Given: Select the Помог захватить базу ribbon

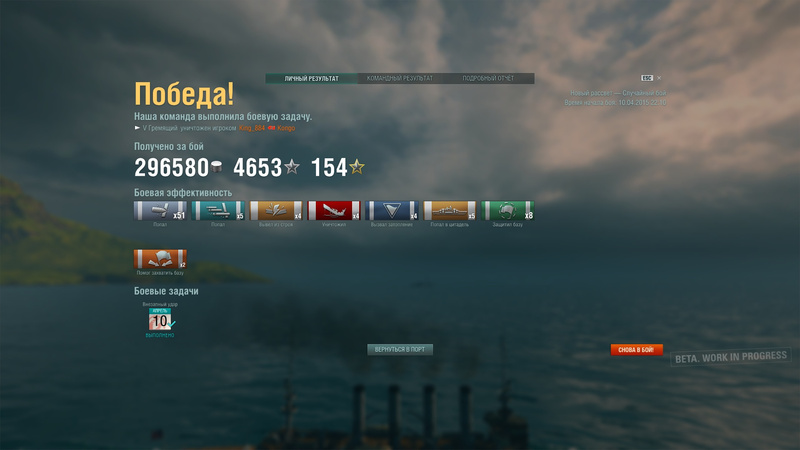Looking at the screenshot, I should point(160,259).
